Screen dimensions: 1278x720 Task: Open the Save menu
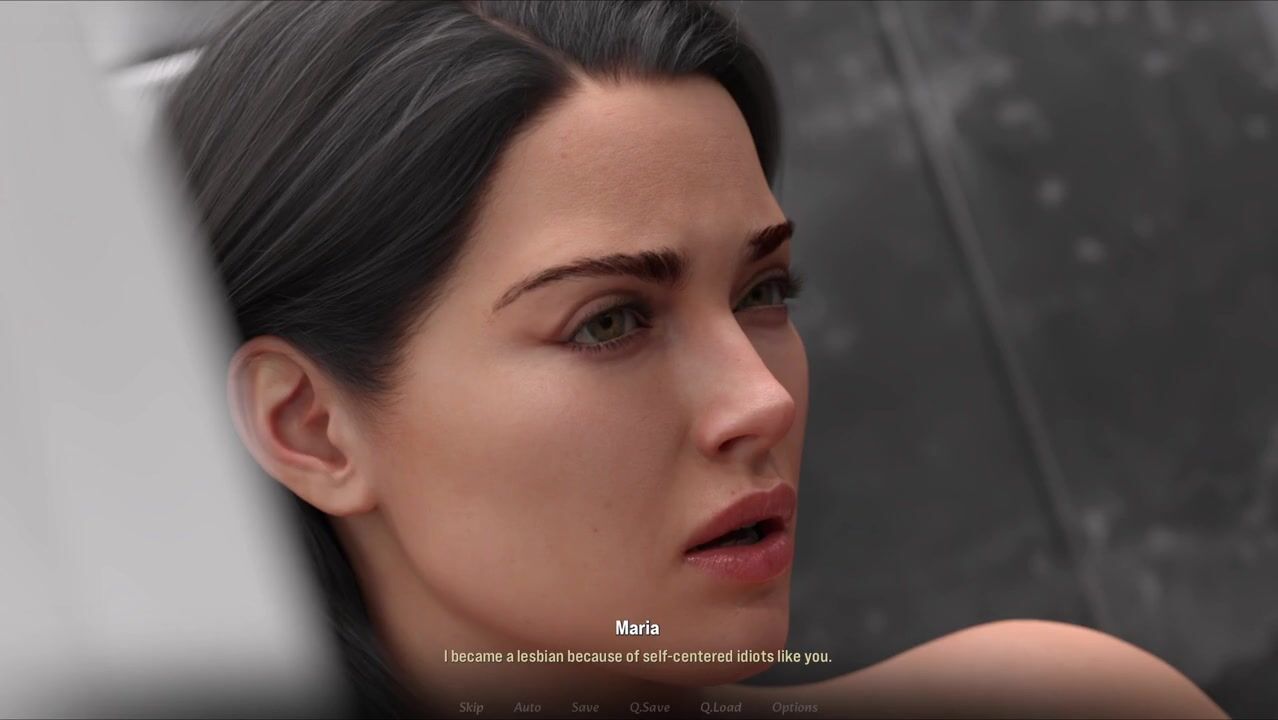click(585, 707)
